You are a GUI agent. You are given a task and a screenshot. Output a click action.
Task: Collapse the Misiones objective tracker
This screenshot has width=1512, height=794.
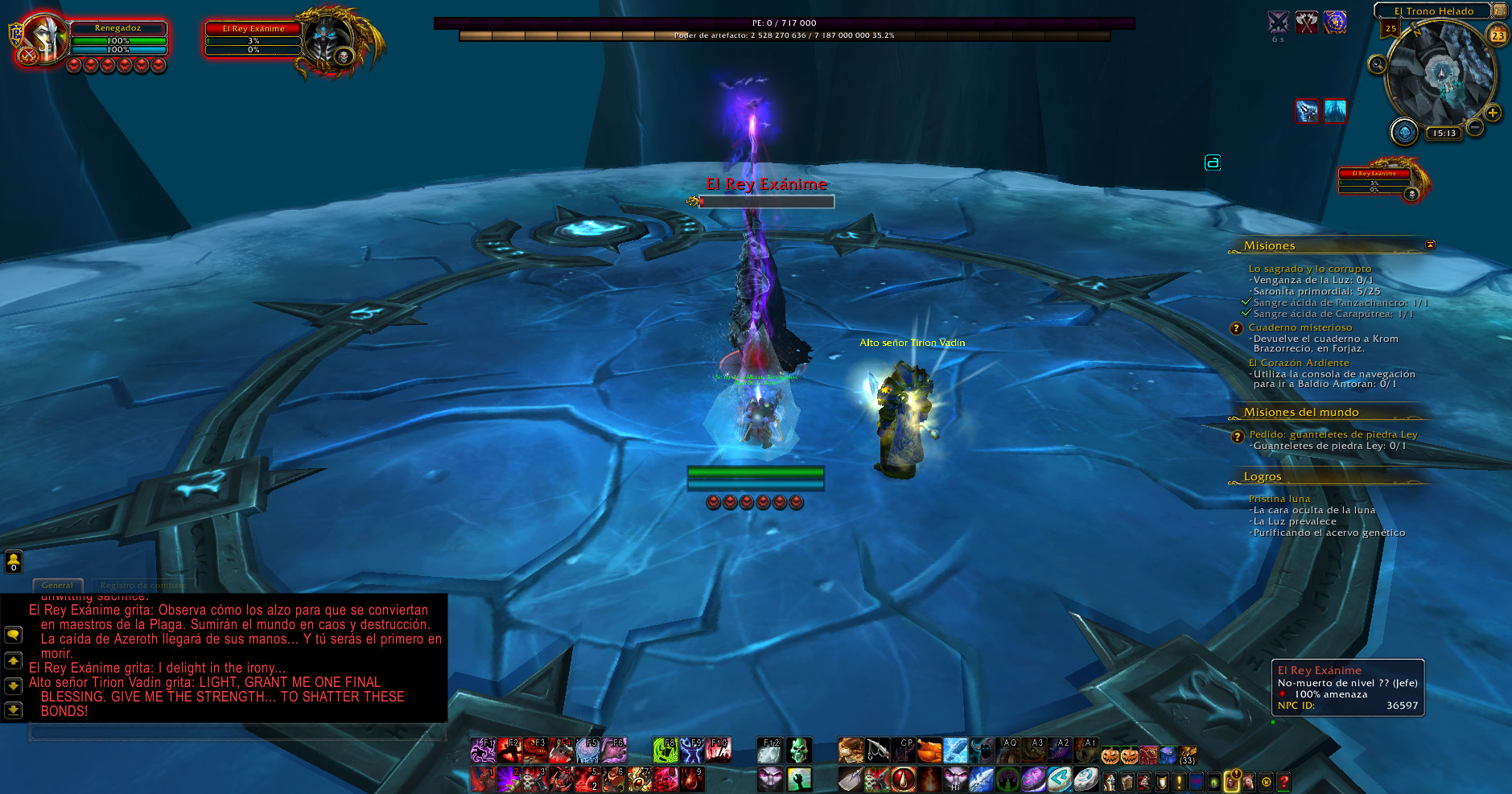point(1430,245)
